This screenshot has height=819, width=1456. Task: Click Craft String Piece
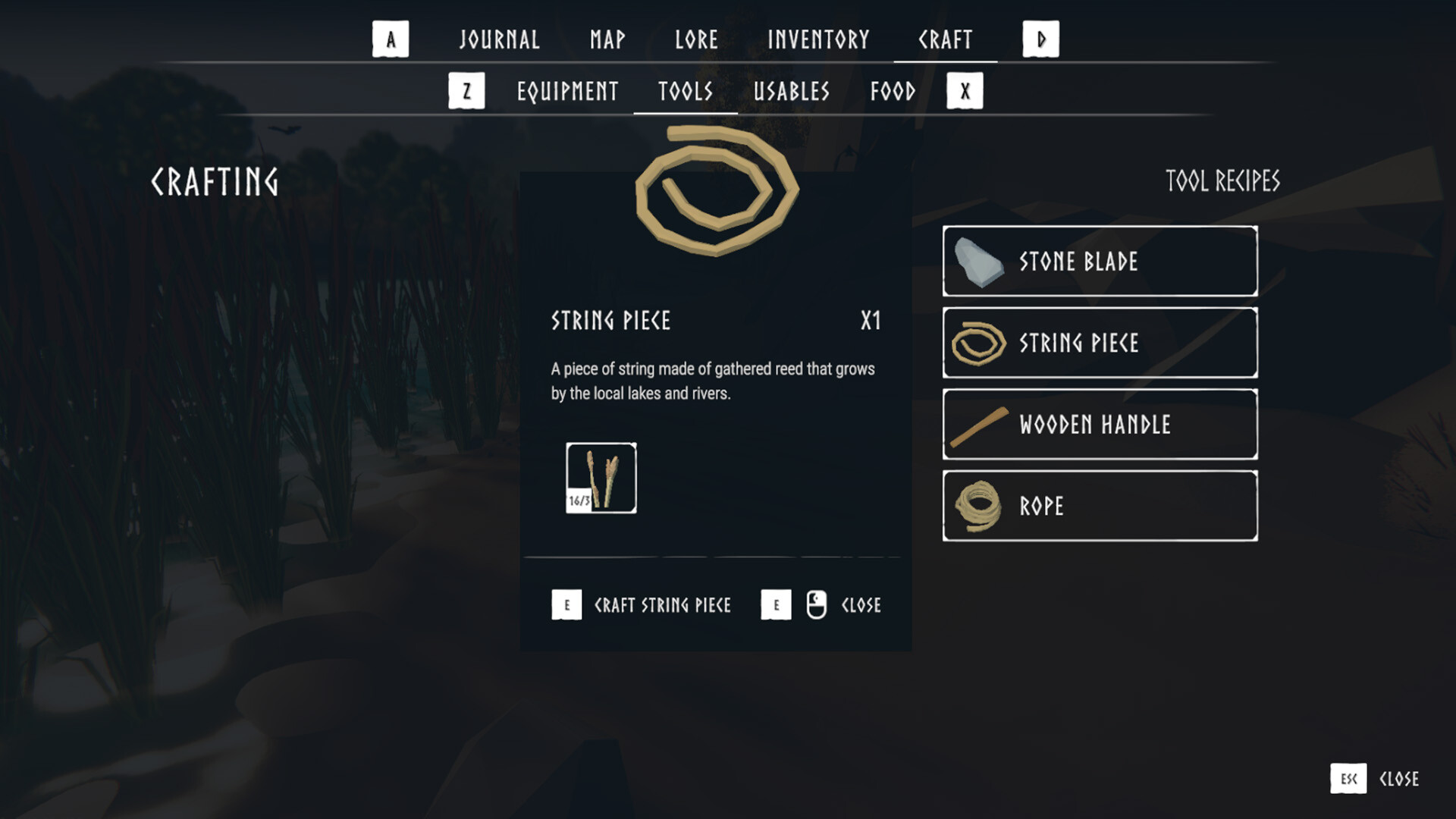(x=662, y=604)
